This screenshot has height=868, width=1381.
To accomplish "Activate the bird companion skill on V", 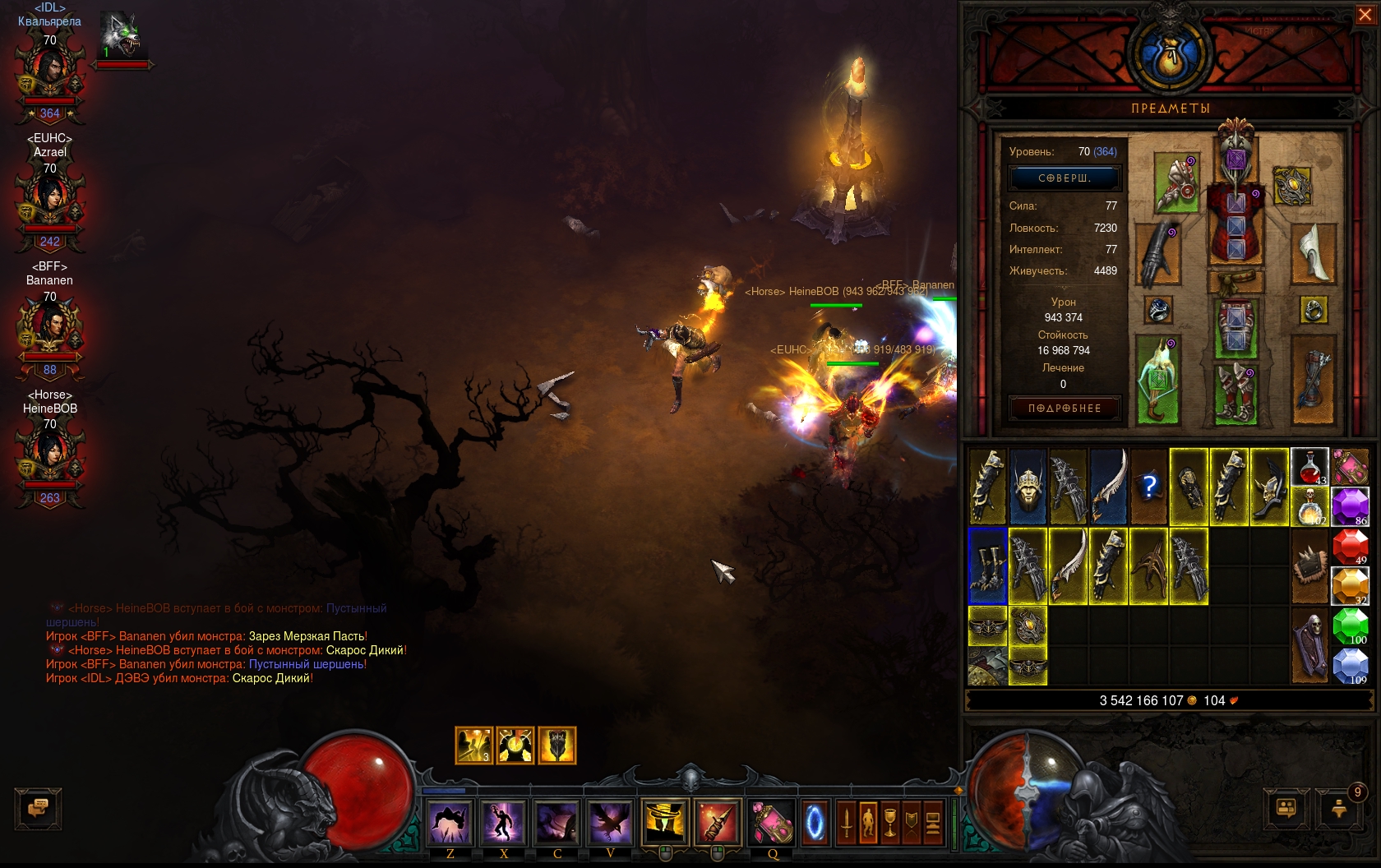I will [610, 822].
